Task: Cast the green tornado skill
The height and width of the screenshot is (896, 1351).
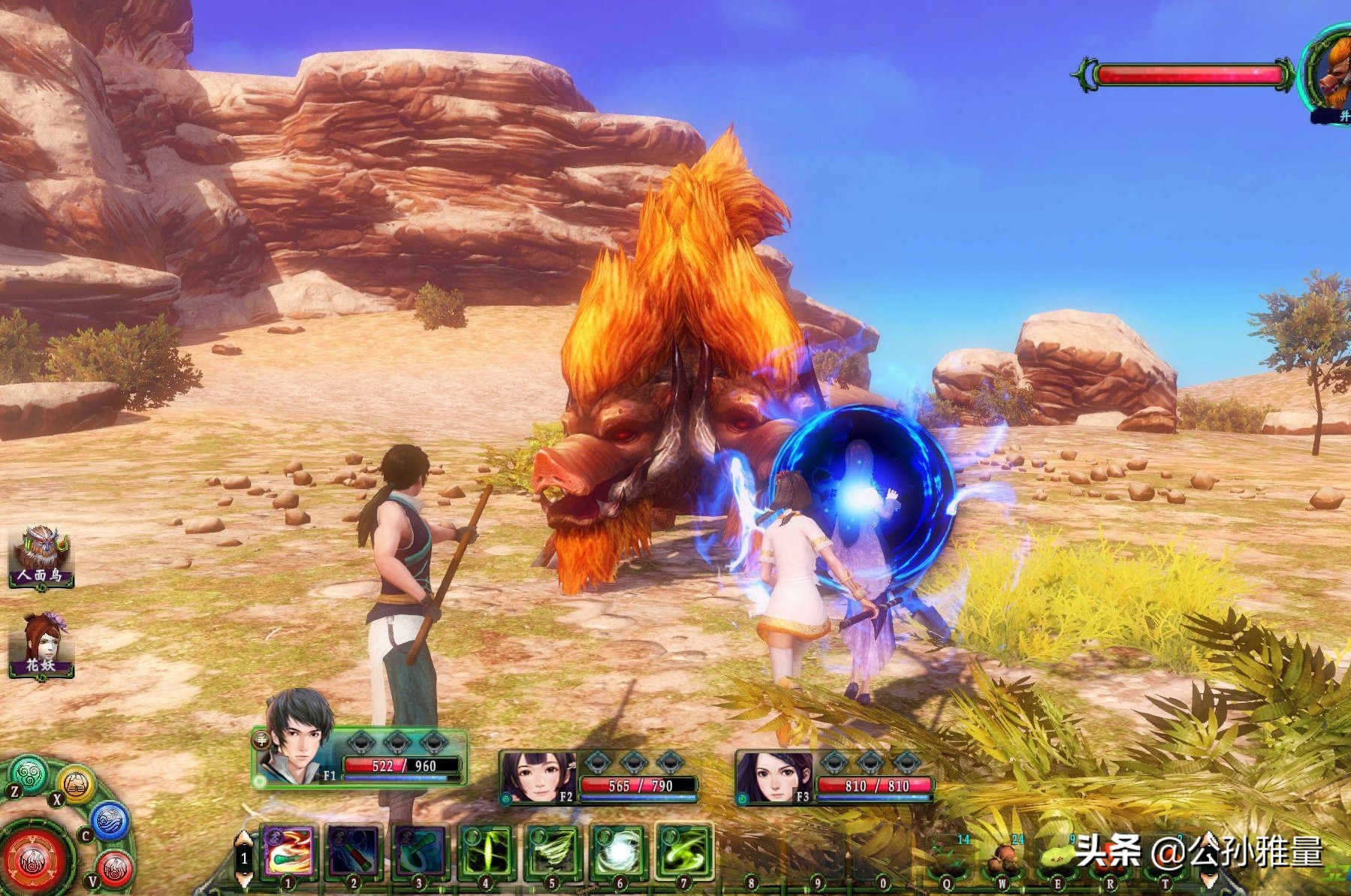Action: pos(552,852)
